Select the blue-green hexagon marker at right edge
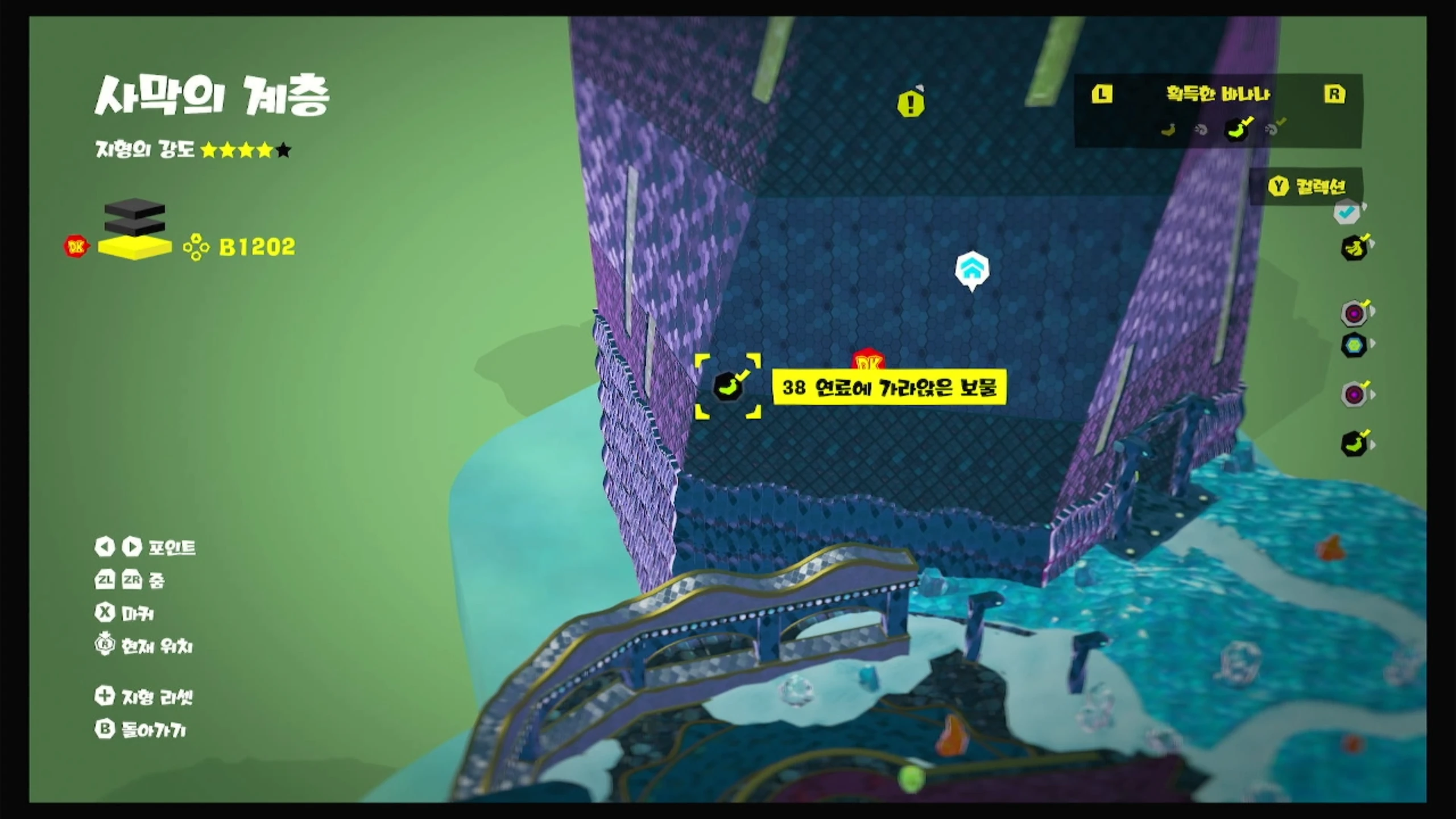Image resolution: width=1456 pixels, height=819 pixels. coord(1354,345)
